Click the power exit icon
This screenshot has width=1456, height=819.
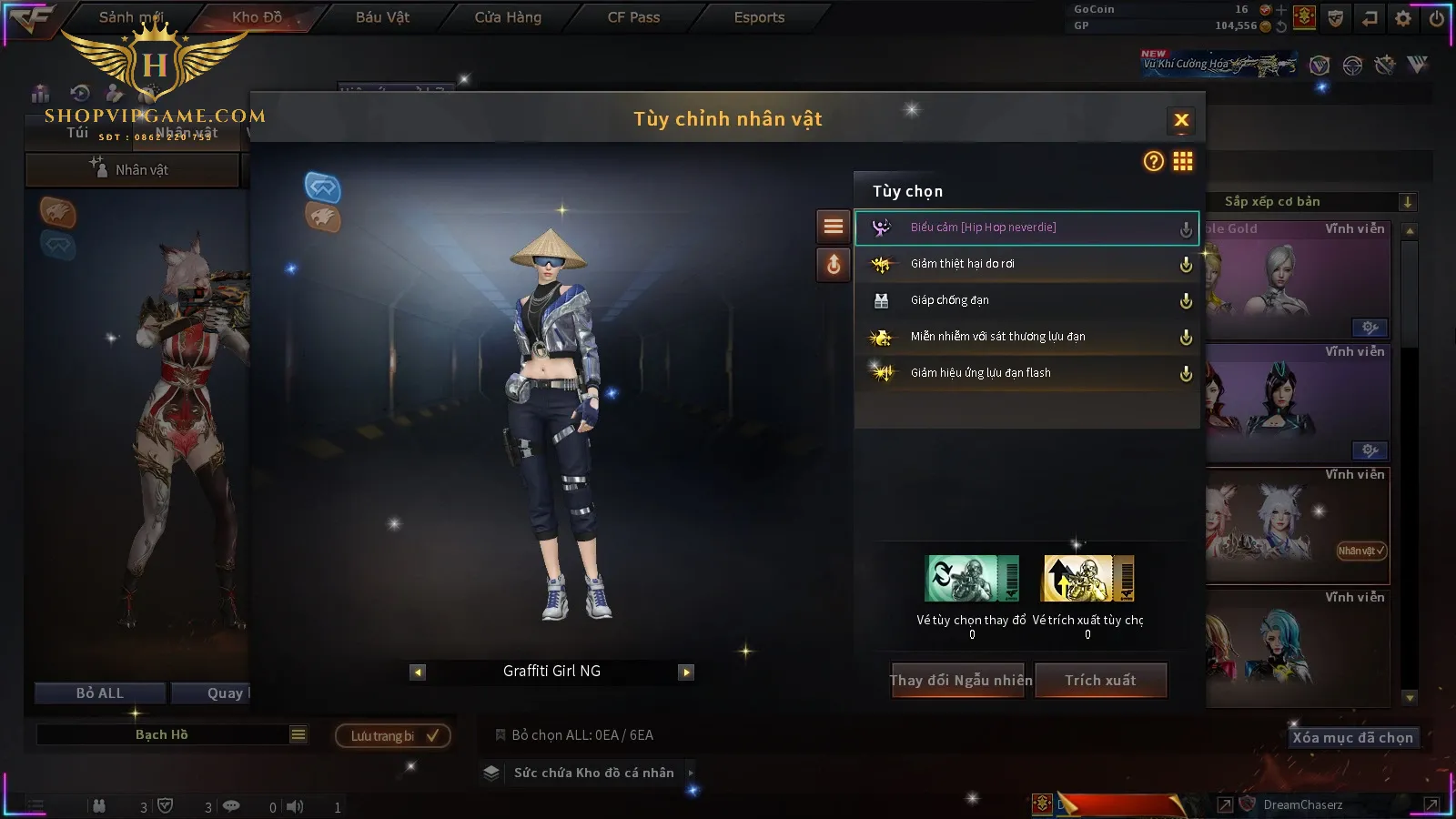[x=1437, y=17]
